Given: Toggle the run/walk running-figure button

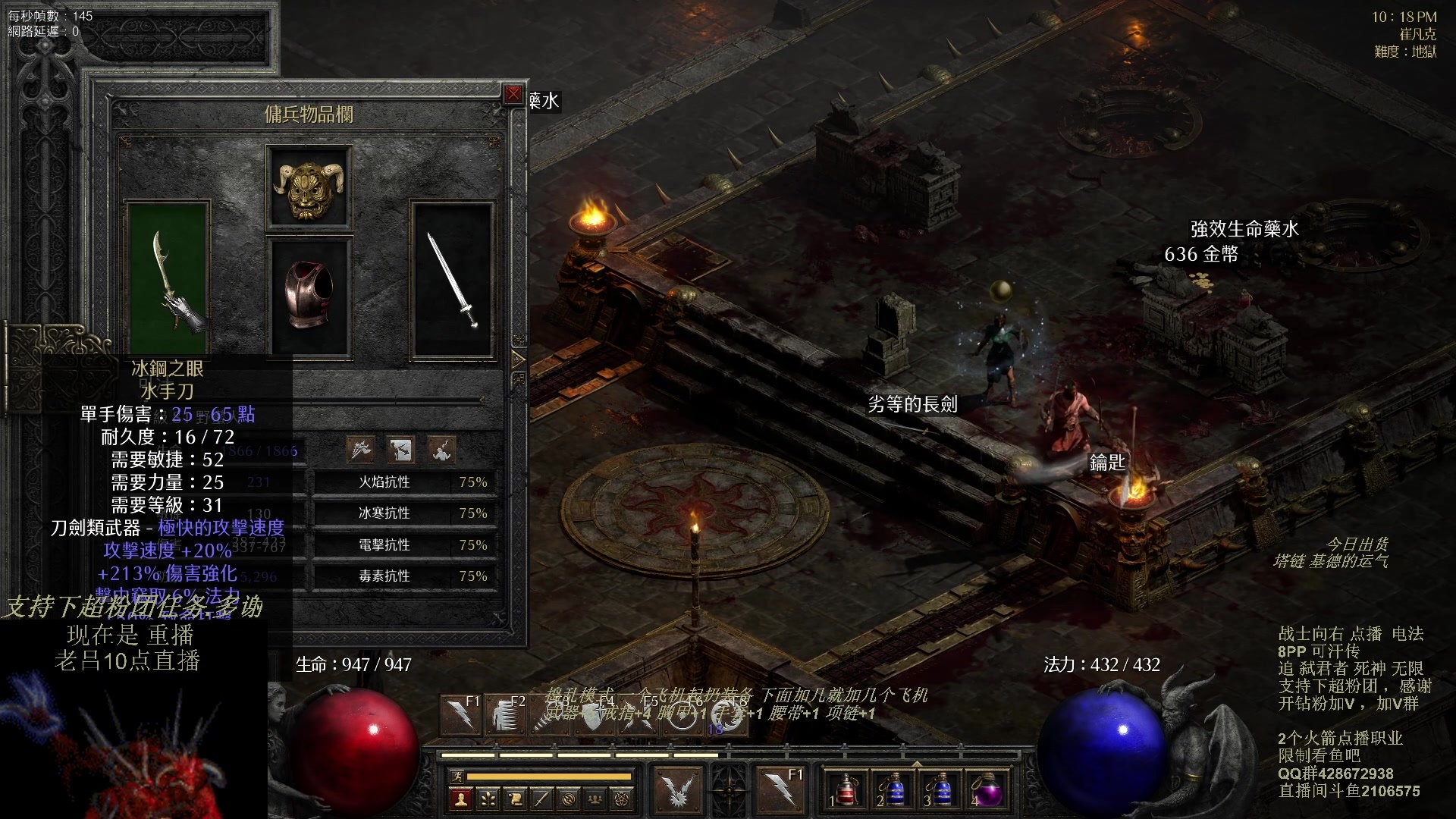Looking at the screenshot, I should (x=457, y=776).
